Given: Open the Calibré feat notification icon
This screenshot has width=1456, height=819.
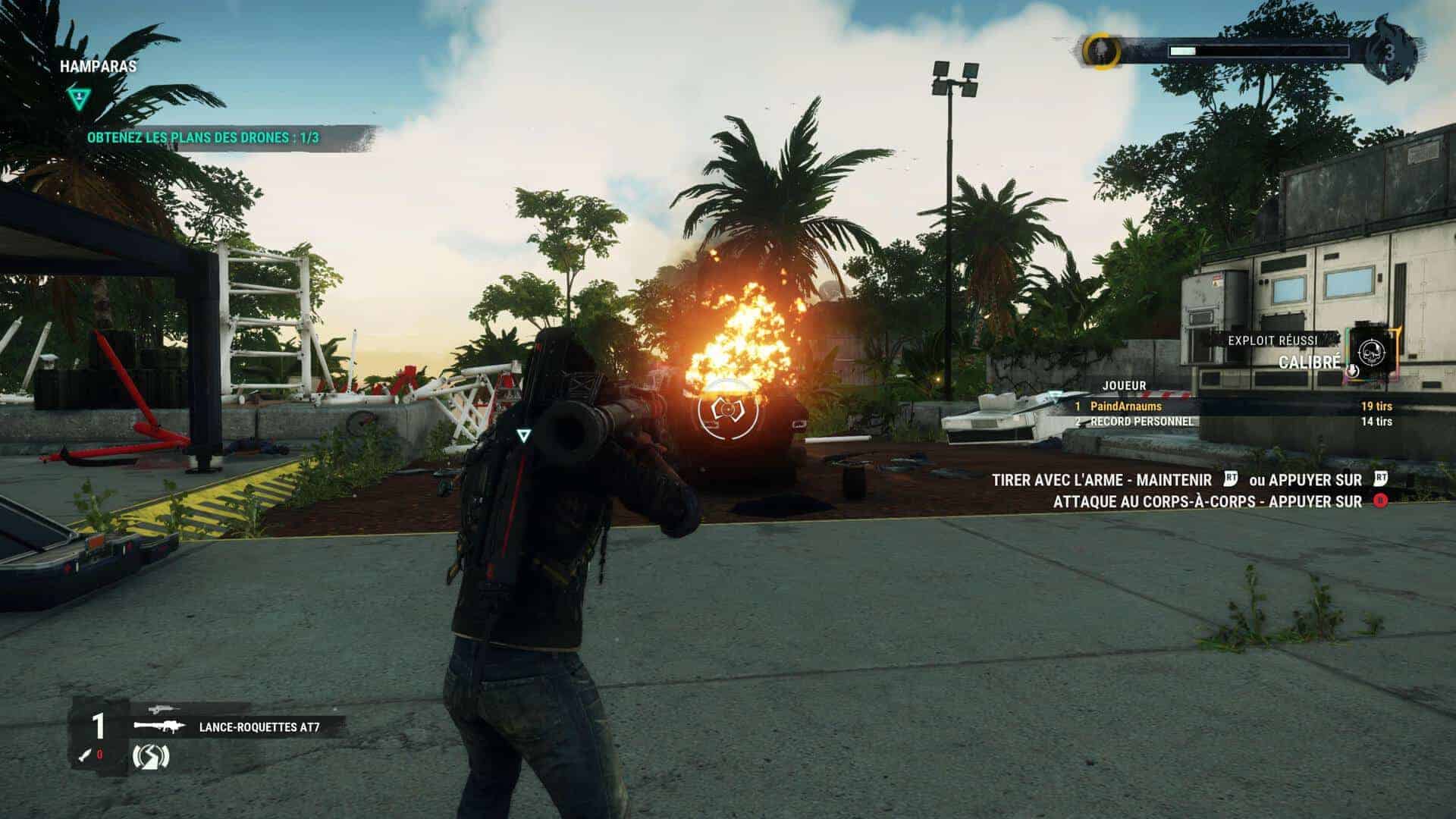Looking at the screenshot, I should tap(1372, 352).
